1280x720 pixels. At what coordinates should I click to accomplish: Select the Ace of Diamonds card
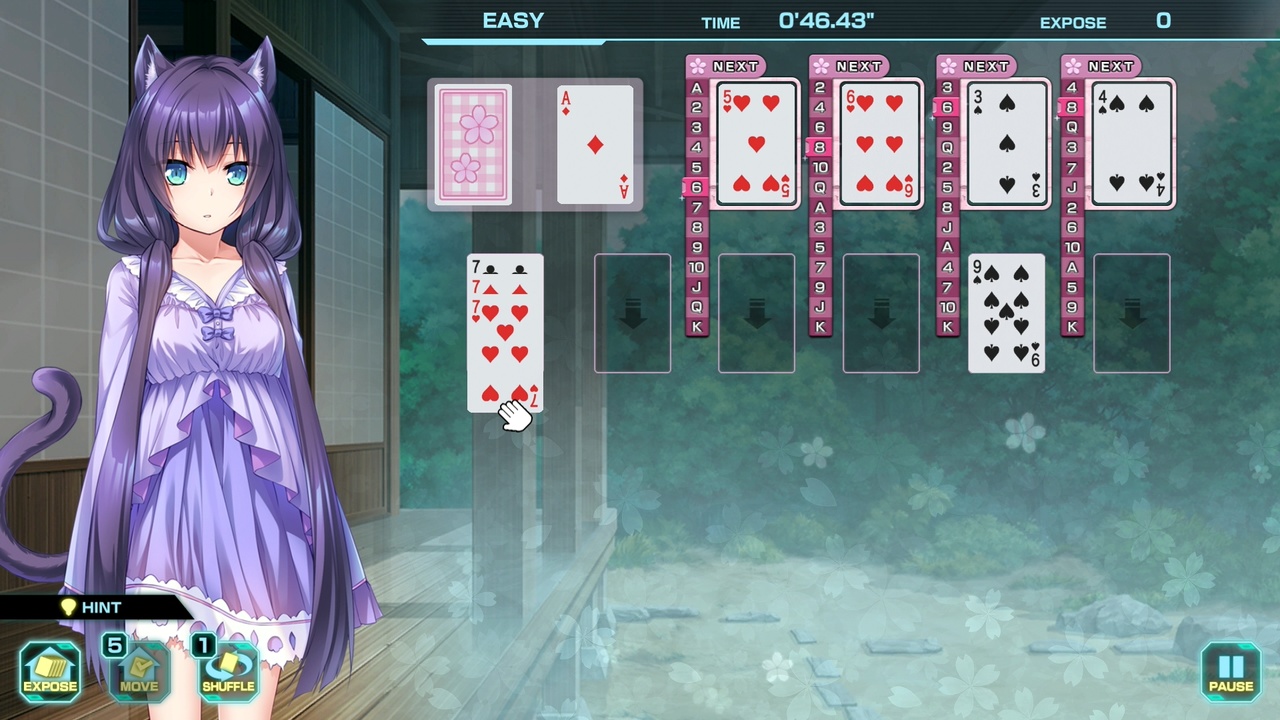[594, 146]
